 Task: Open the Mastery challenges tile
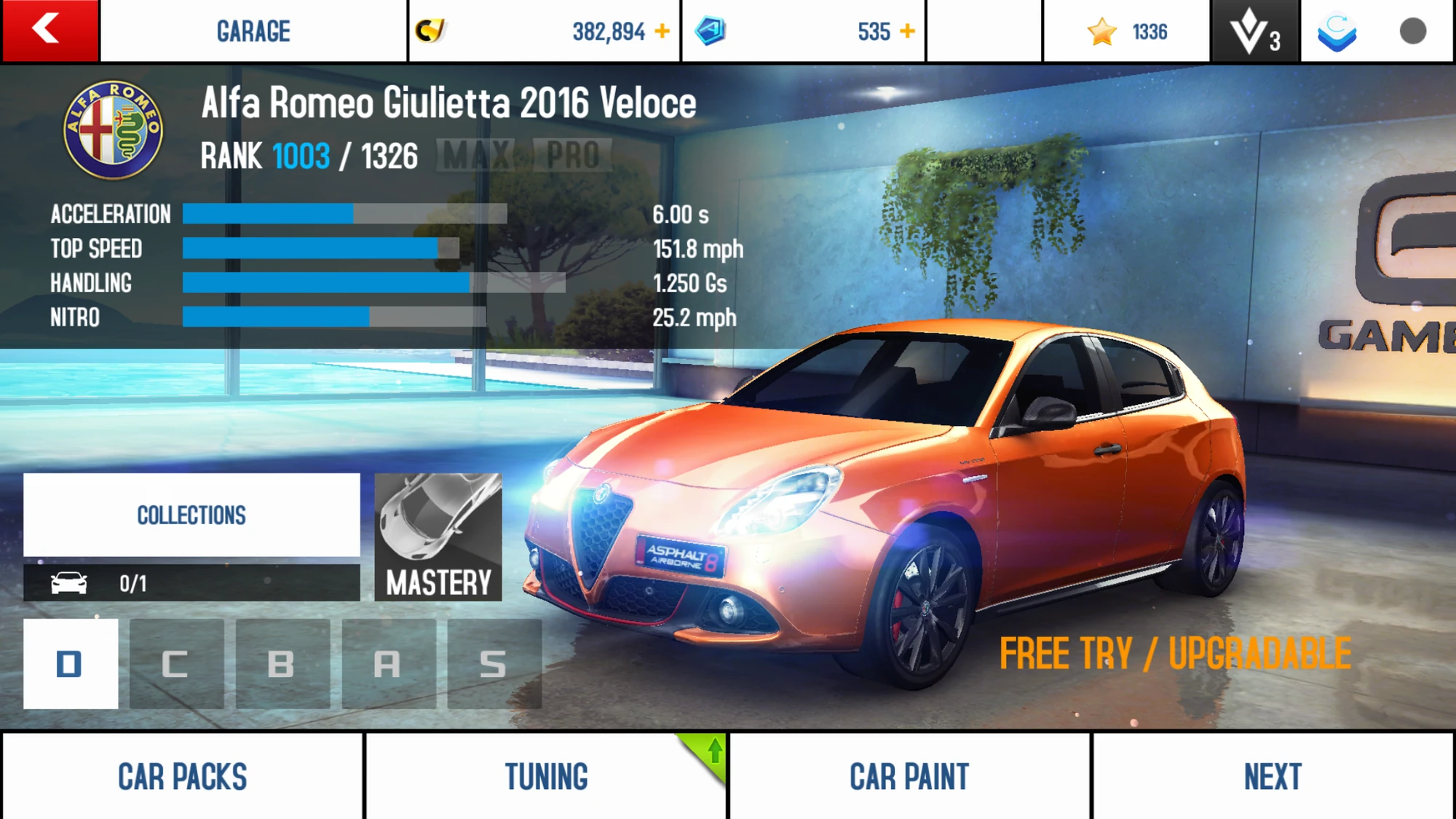[438, 537]
